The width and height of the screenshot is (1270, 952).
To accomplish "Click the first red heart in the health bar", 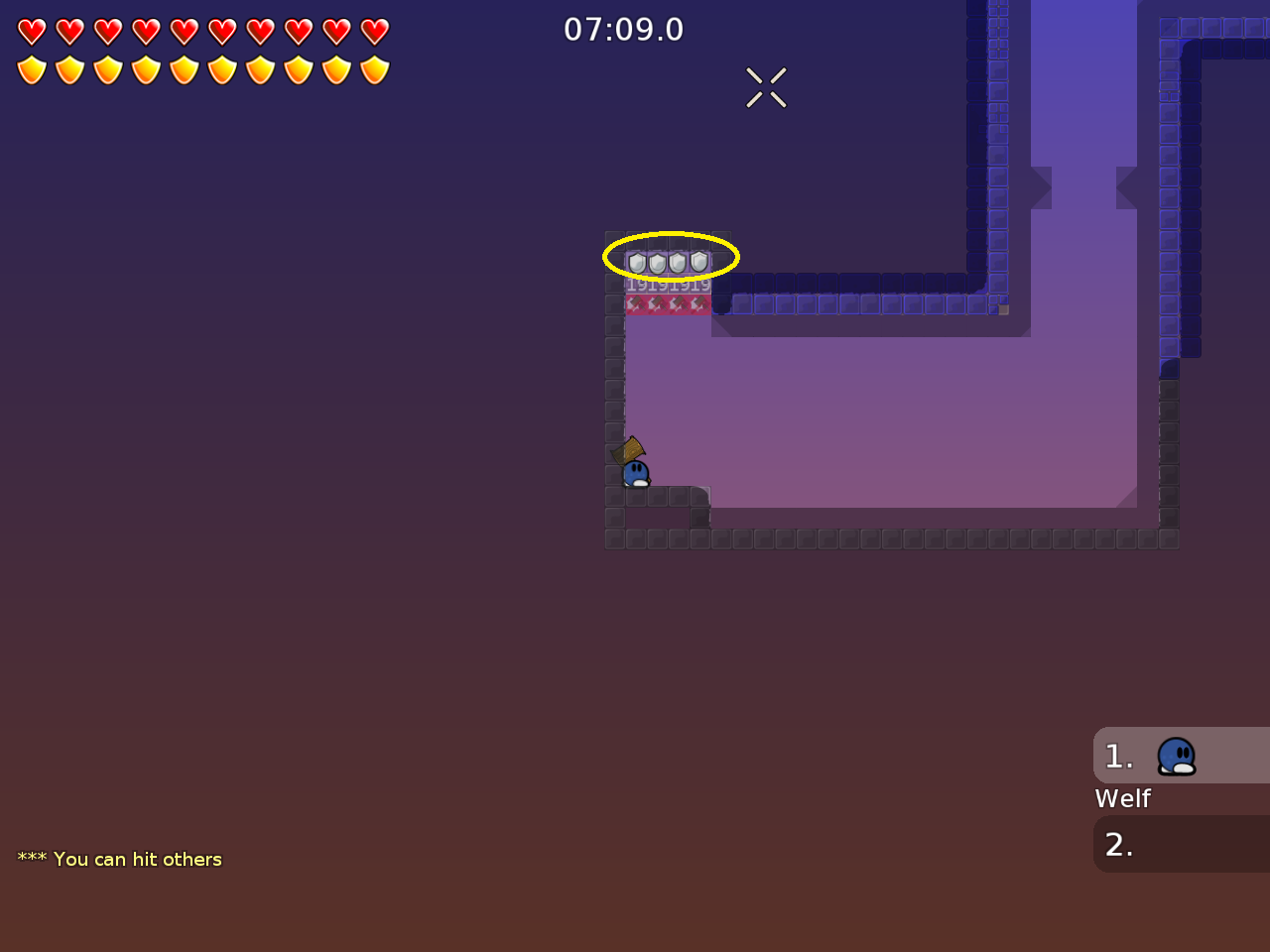I will click(x=32, y=30).
